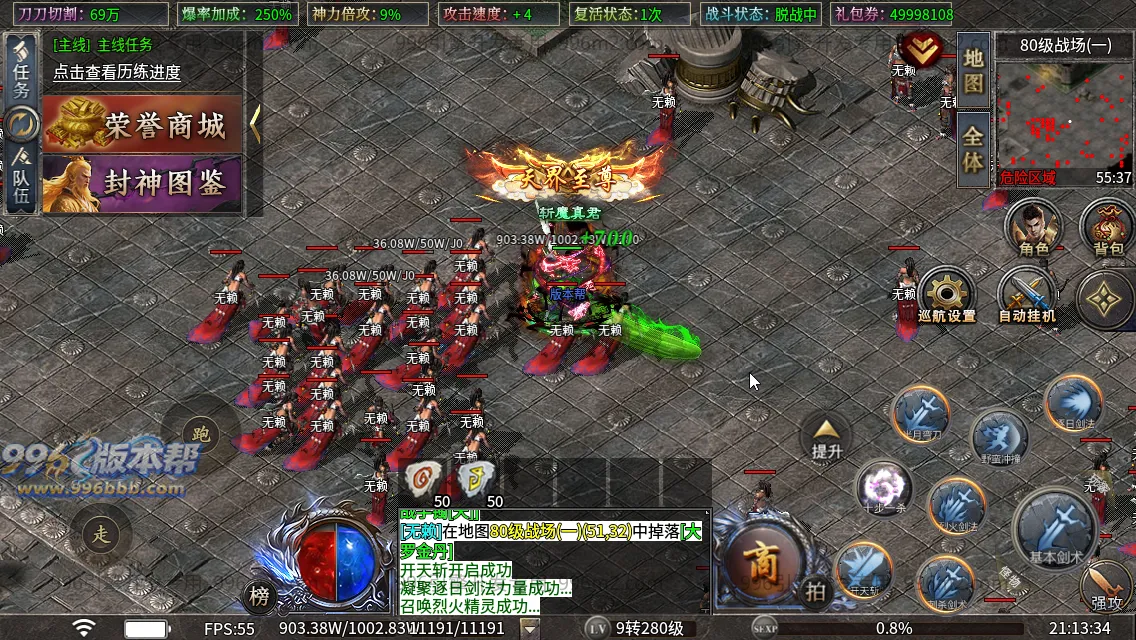Open the battlefield minimap
The width and height of the screenshot is (1136, 640).
pyautogui.click(x=1063, y=115)
